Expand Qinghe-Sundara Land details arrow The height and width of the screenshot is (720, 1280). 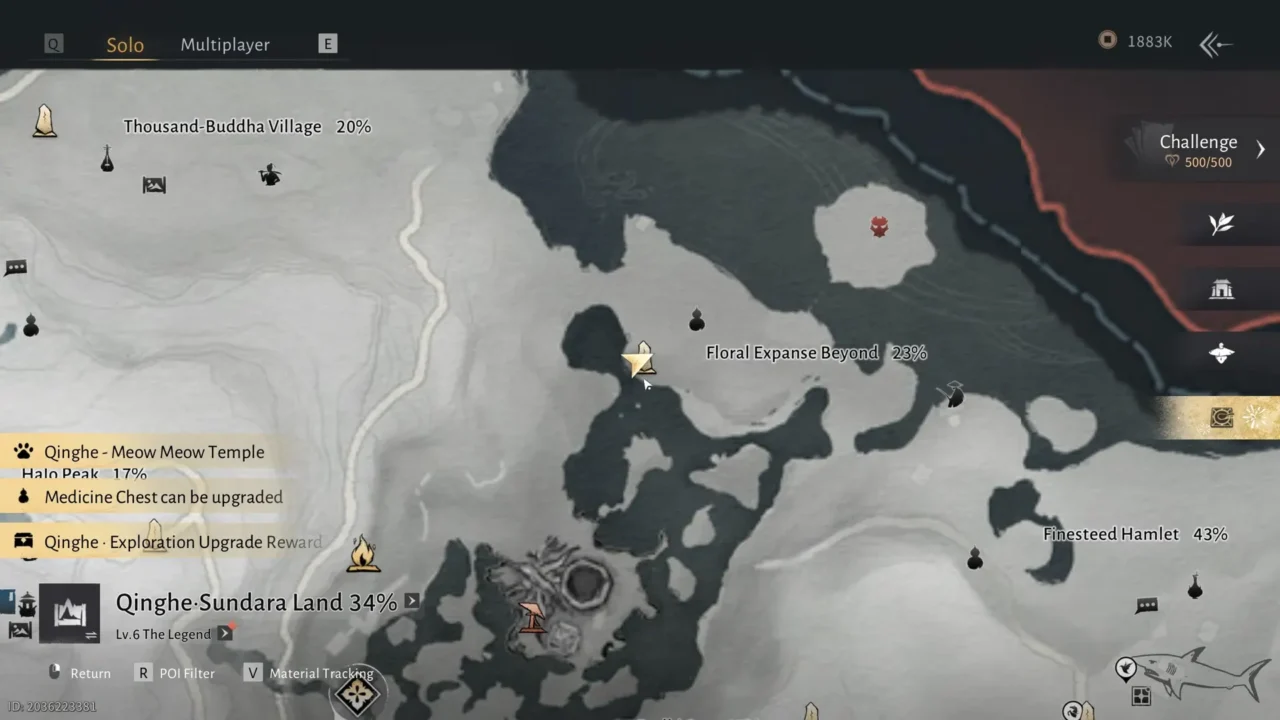pos(410,602)
